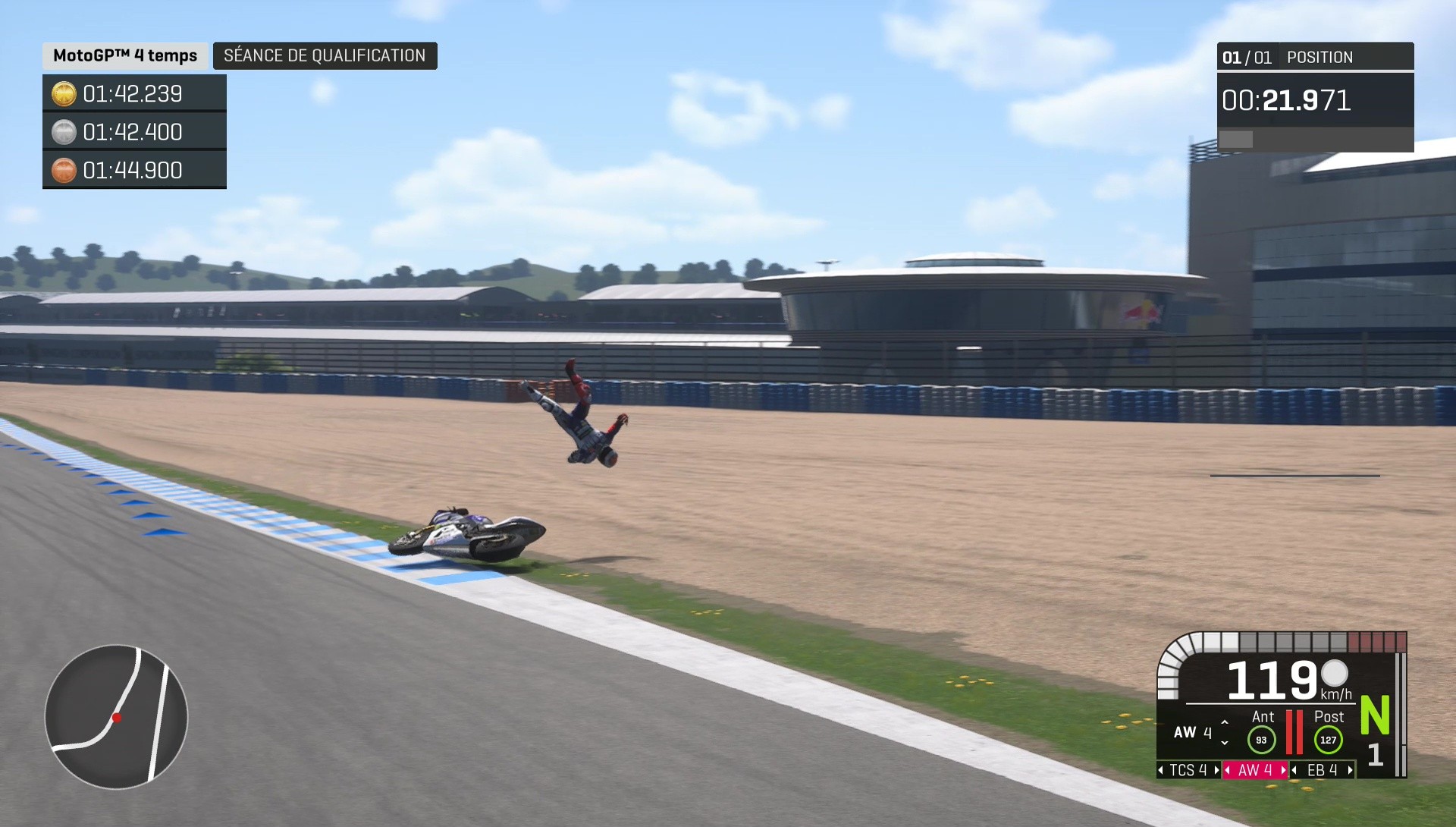Image resolution: width=1456 pixels, height=827 pixels.
Task: Toggle the EB 4 engine brake setting
Action: click(x=1322, y=771)
